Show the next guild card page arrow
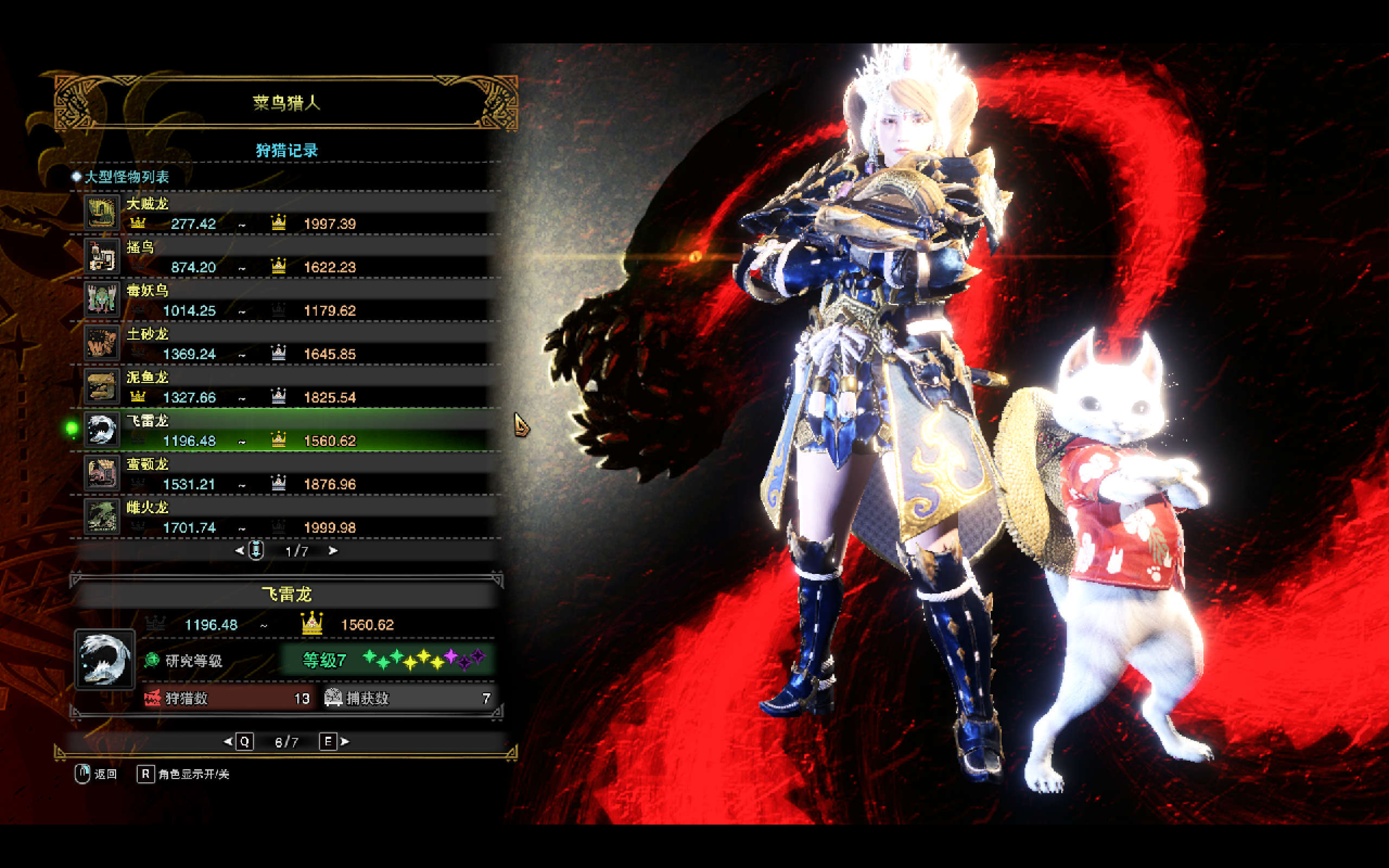The image size is (1389, 868). 345,742
